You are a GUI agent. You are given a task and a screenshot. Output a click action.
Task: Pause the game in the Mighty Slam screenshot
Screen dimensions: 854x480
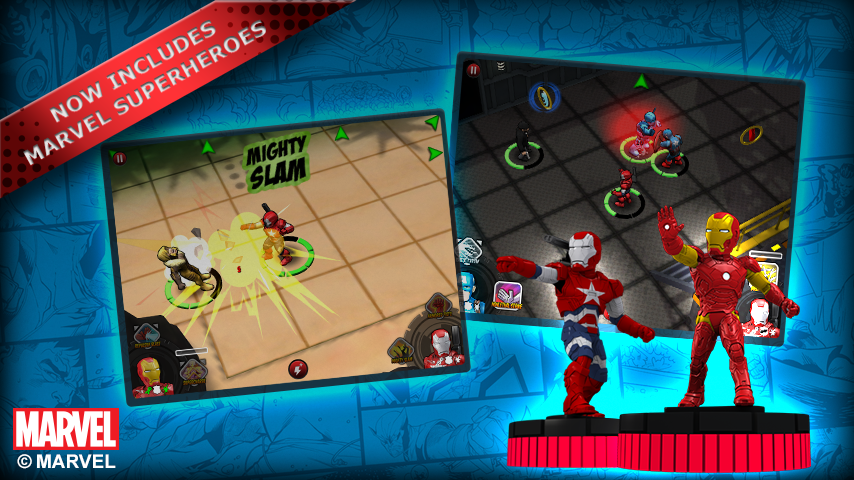click(120, 157)
